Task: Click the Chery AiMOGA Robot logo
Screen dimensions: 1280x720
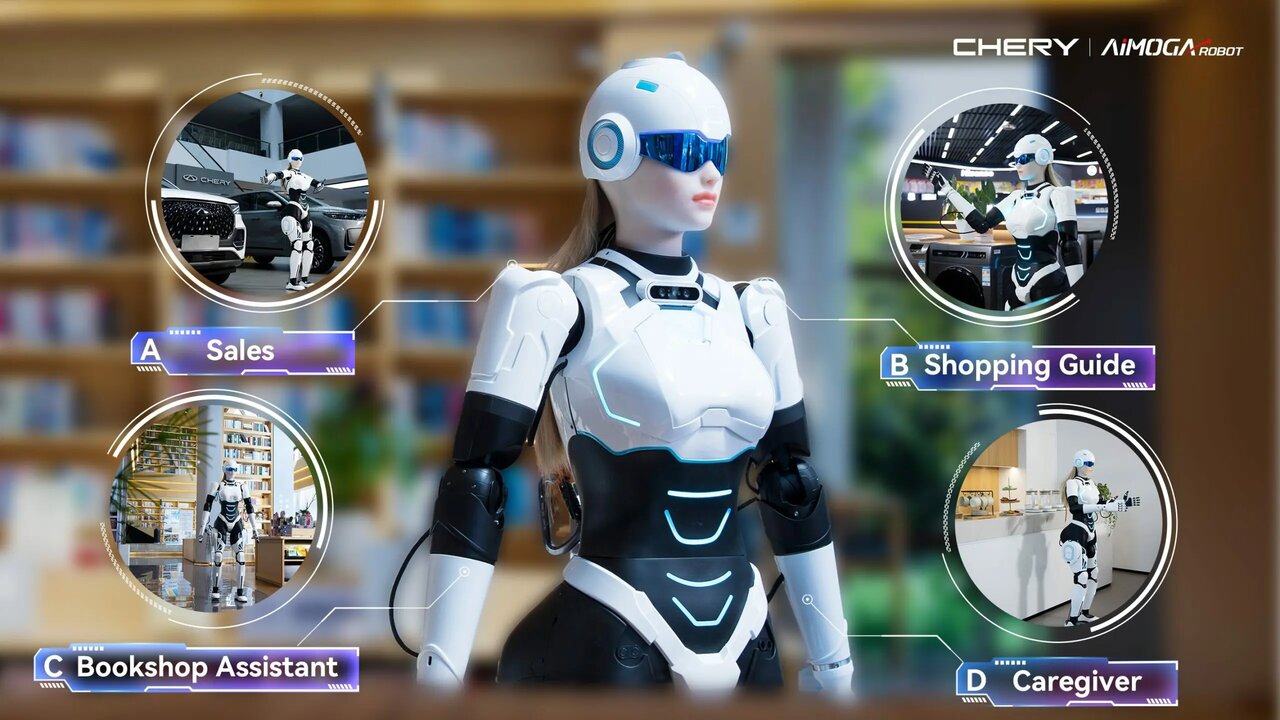Action: pos(1097,47)
